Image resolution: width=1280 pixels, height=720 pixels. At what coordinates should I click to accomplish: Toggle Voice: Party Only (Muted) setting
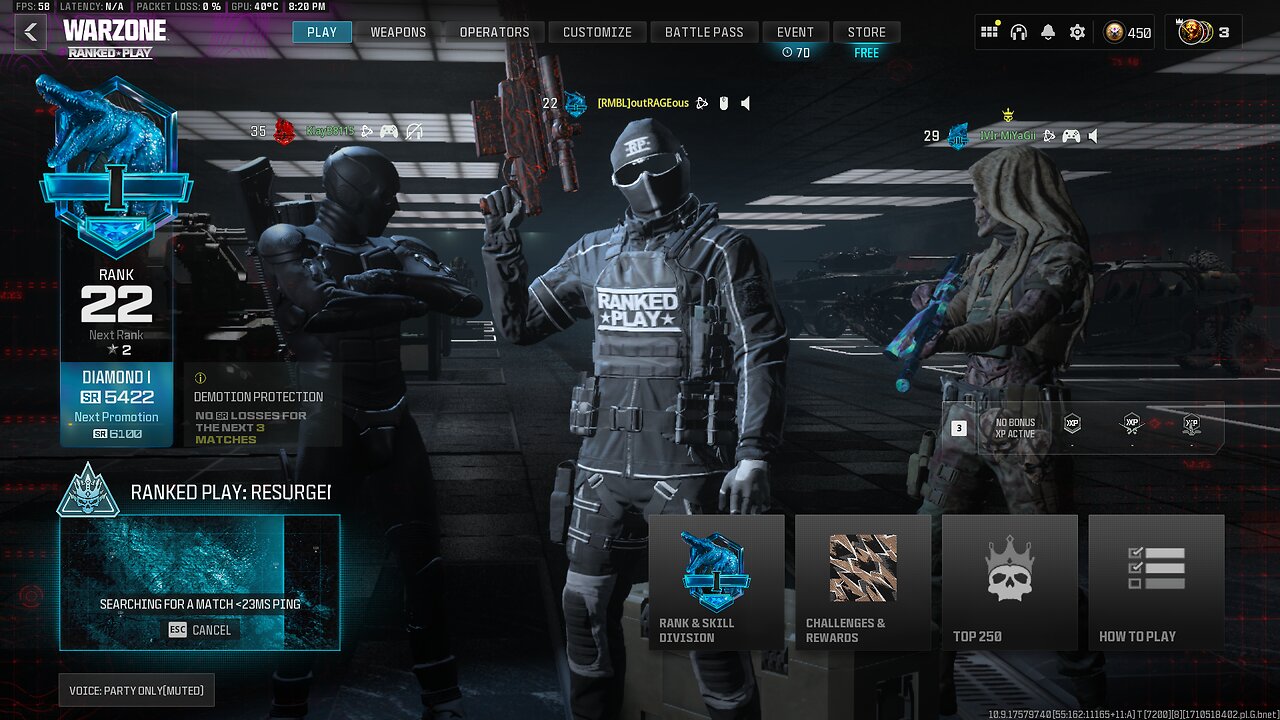click(x=137, y=690)
